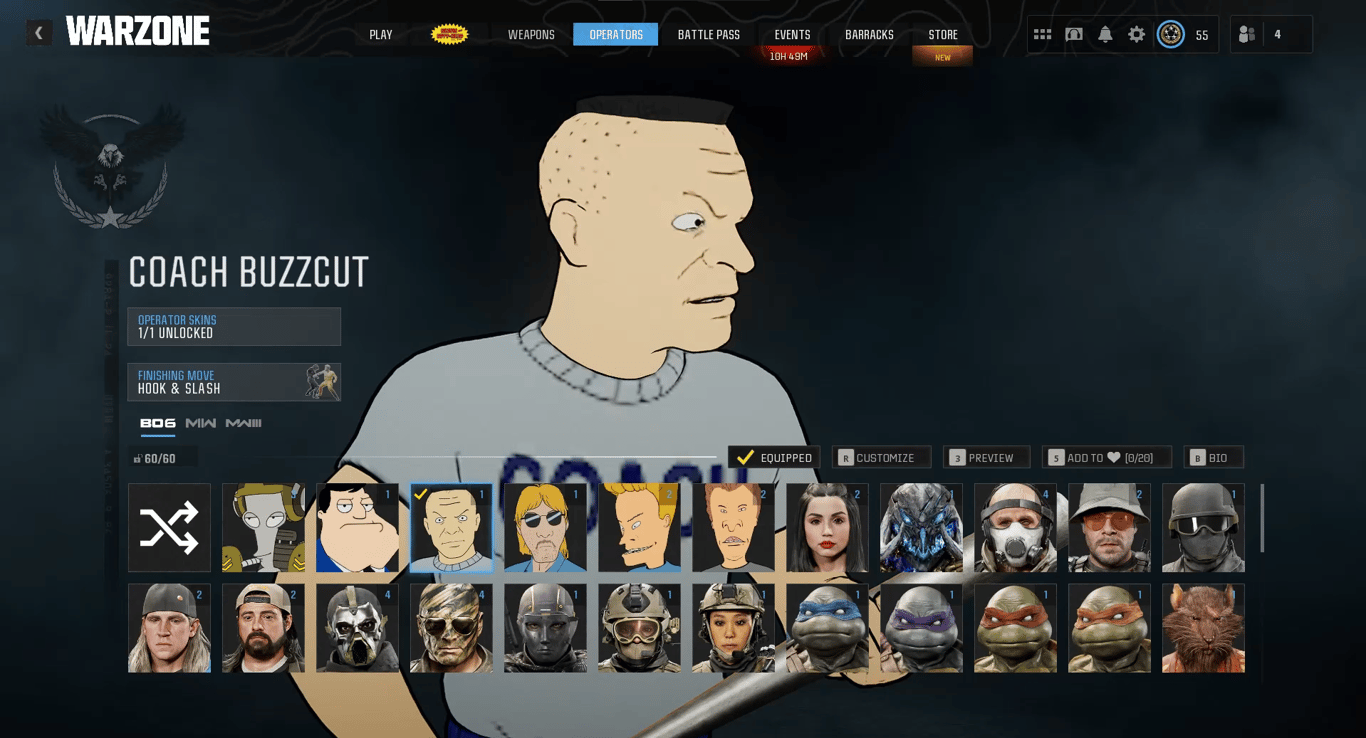Image resolution: width=1366 pixels, height=738 pixels.
Task: Click the random operator shuffle icon
Action: pyautogui.click(x=169, y=527)
